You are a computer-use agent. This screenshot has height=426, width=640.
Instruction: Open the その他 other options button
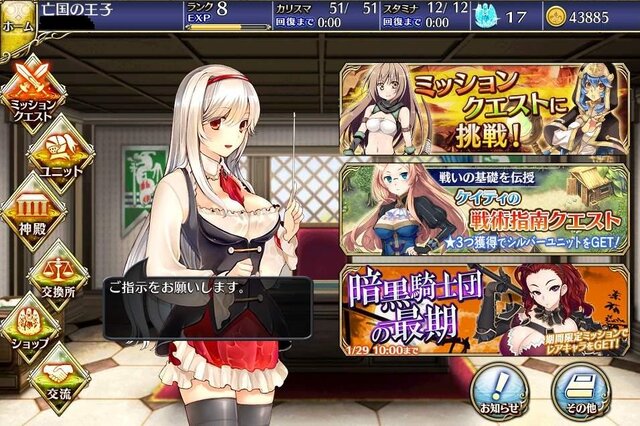(582, 390)
